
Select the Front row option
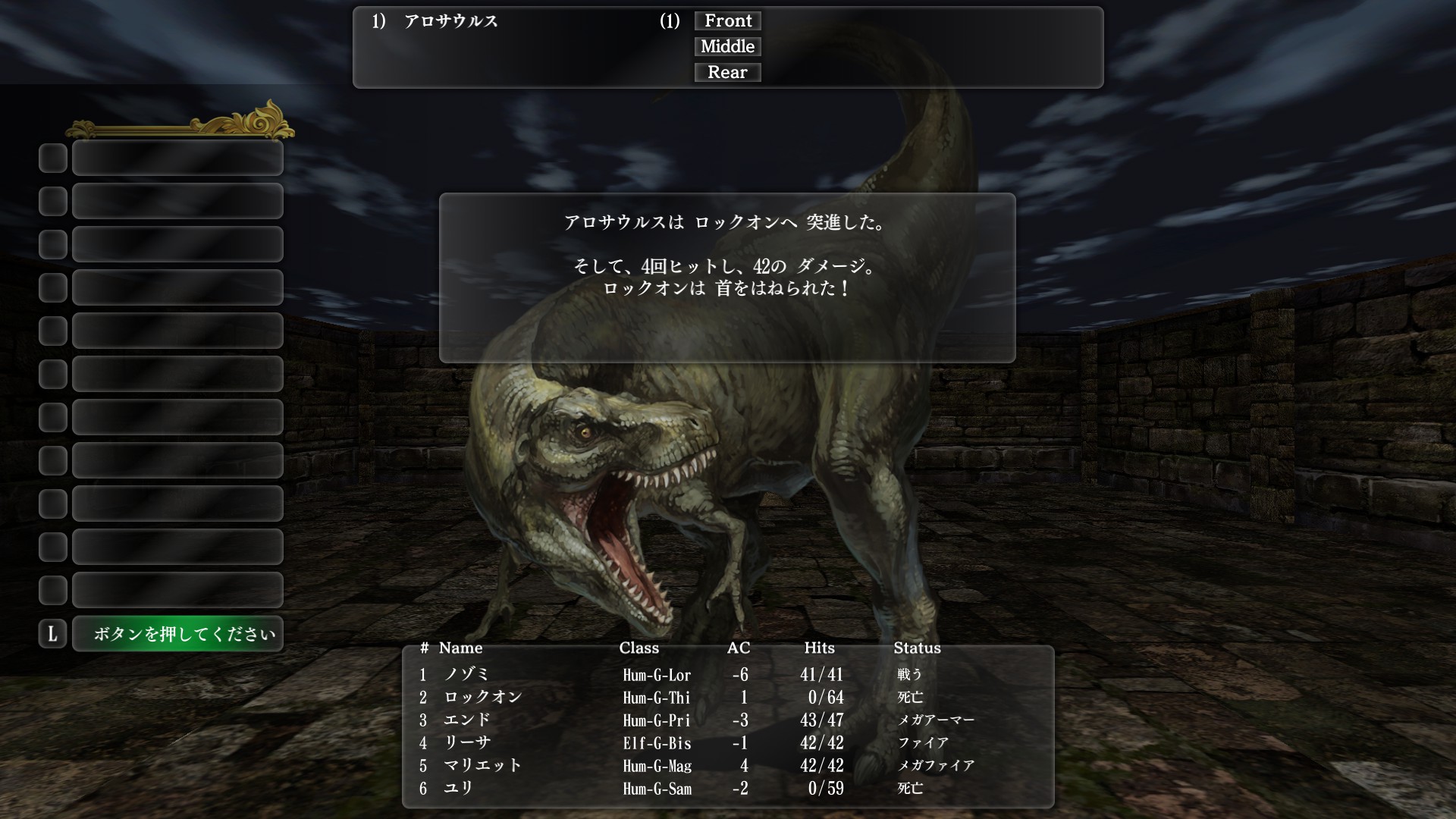pyautogui.click(x=727, y=20)
